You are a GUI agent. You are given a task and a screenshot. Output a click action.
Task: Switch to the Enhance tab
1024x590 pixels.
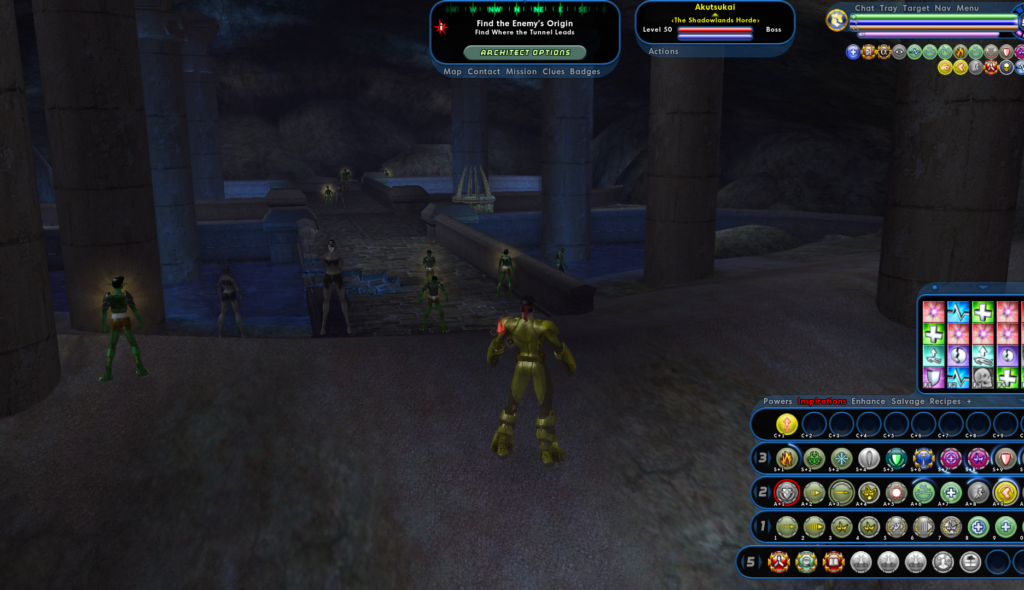coord(868,401)
